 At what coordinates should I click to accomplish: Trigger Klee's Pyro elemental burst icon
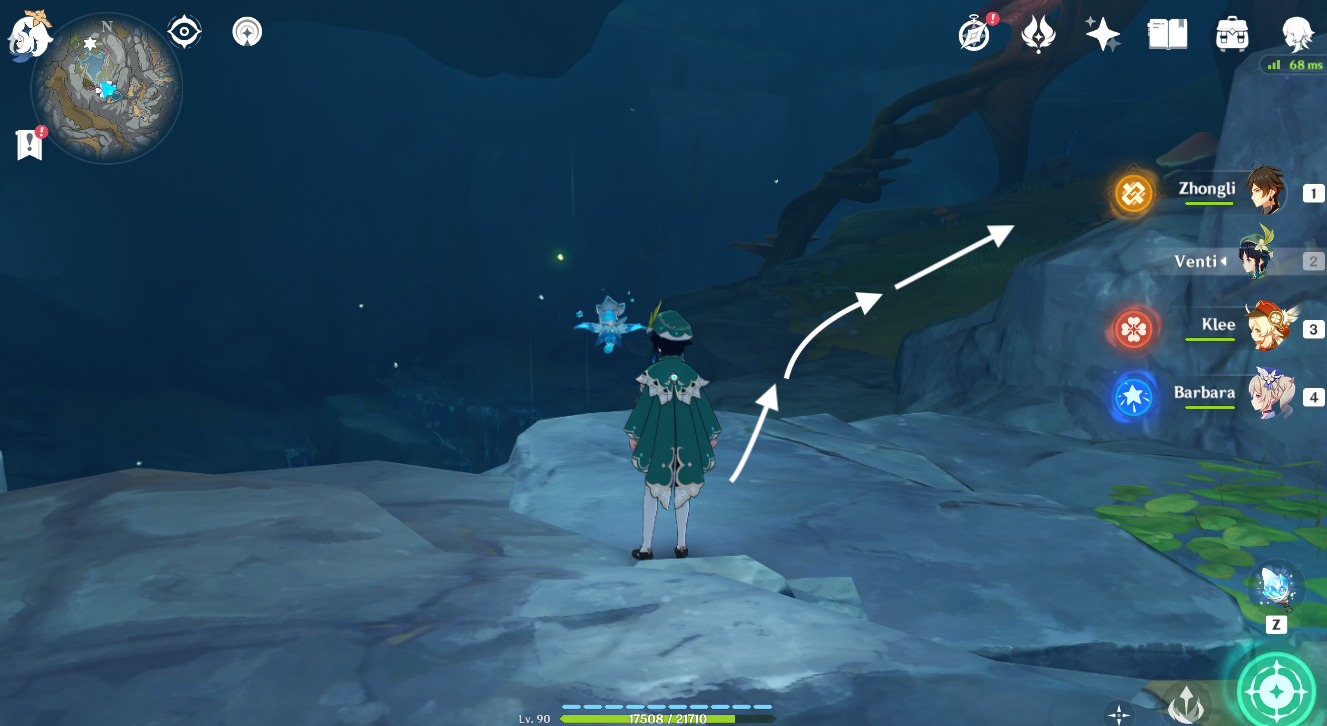(x=1133, y=327)
